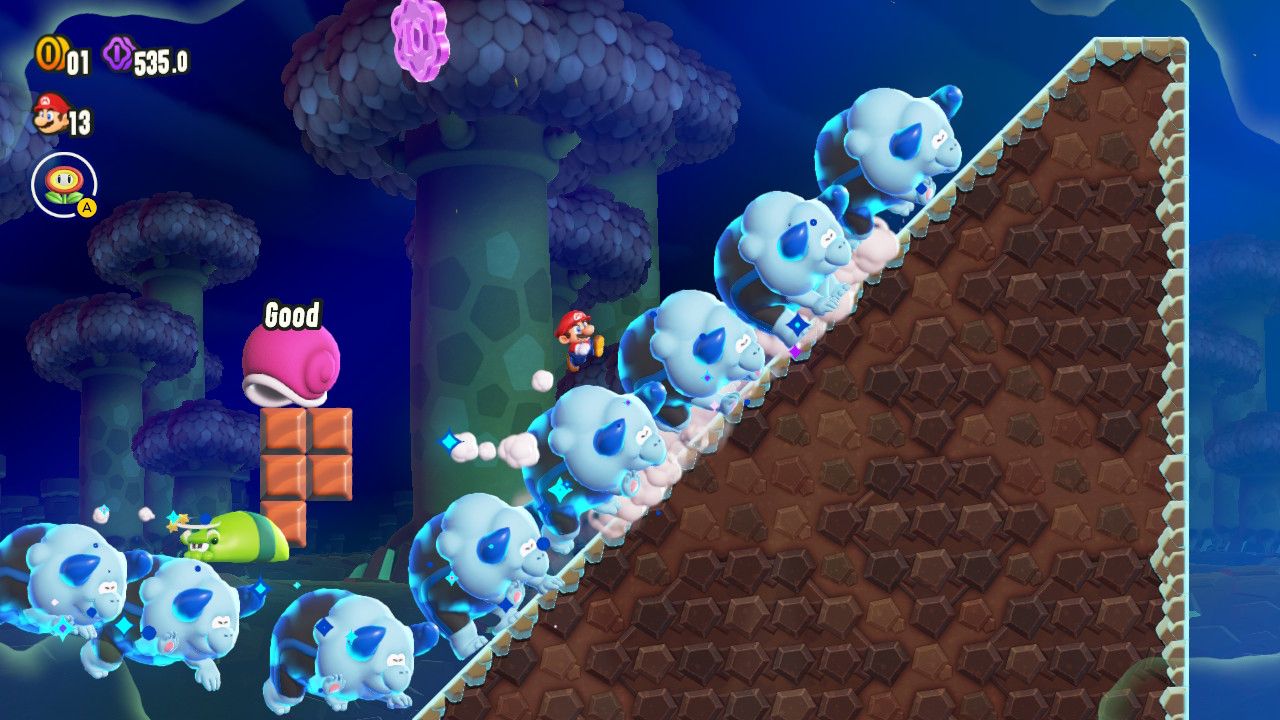This screenshot has height=720, width=1280.
Task: Click the lives count number '13'
Action: tap(78, 121)
